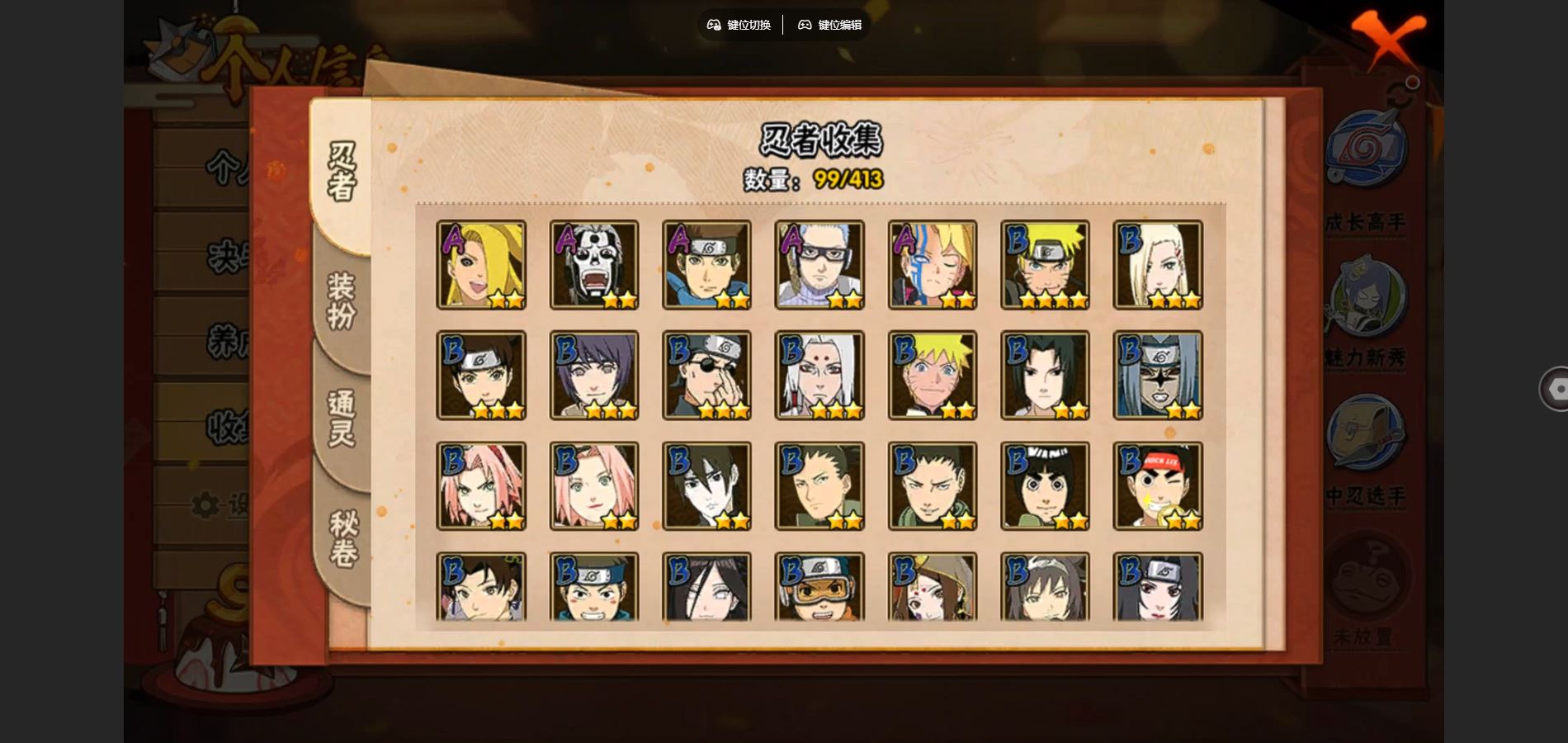Select the A-rank Deidara ninja portrait
The image size is (1568, 743).
coord(481,265)
